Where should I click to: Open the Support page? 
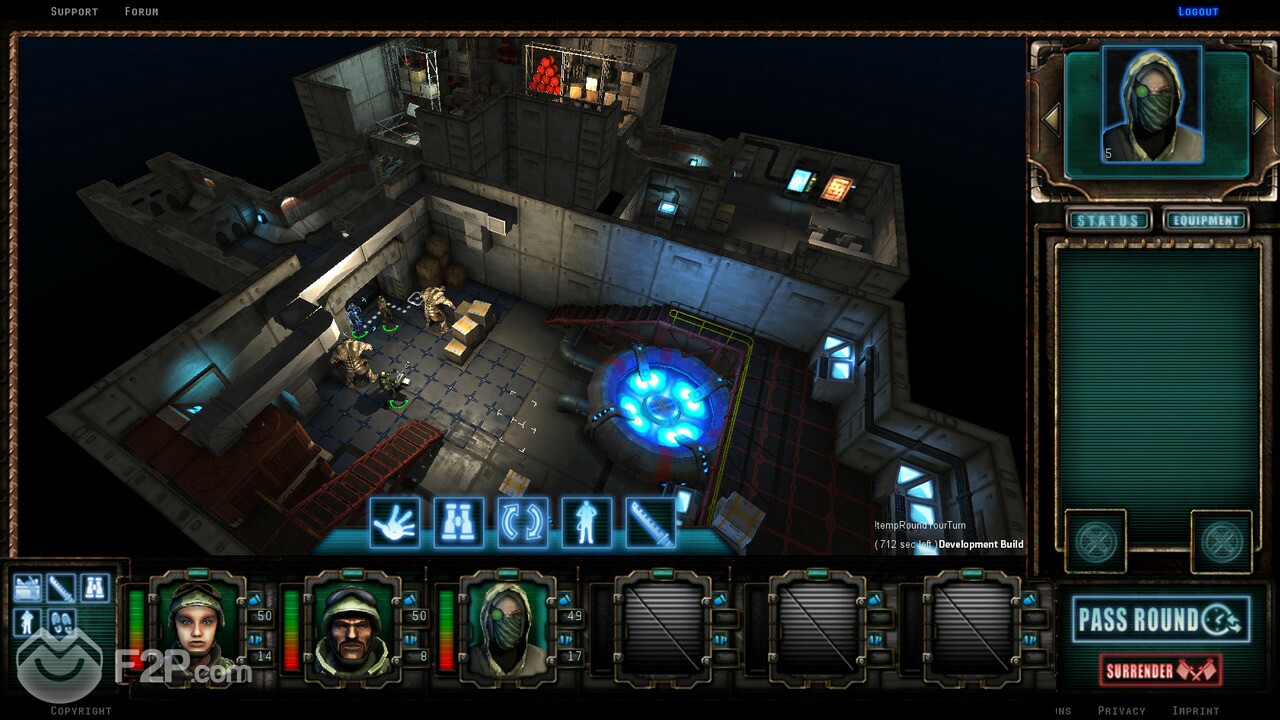[x=74, y=12]
